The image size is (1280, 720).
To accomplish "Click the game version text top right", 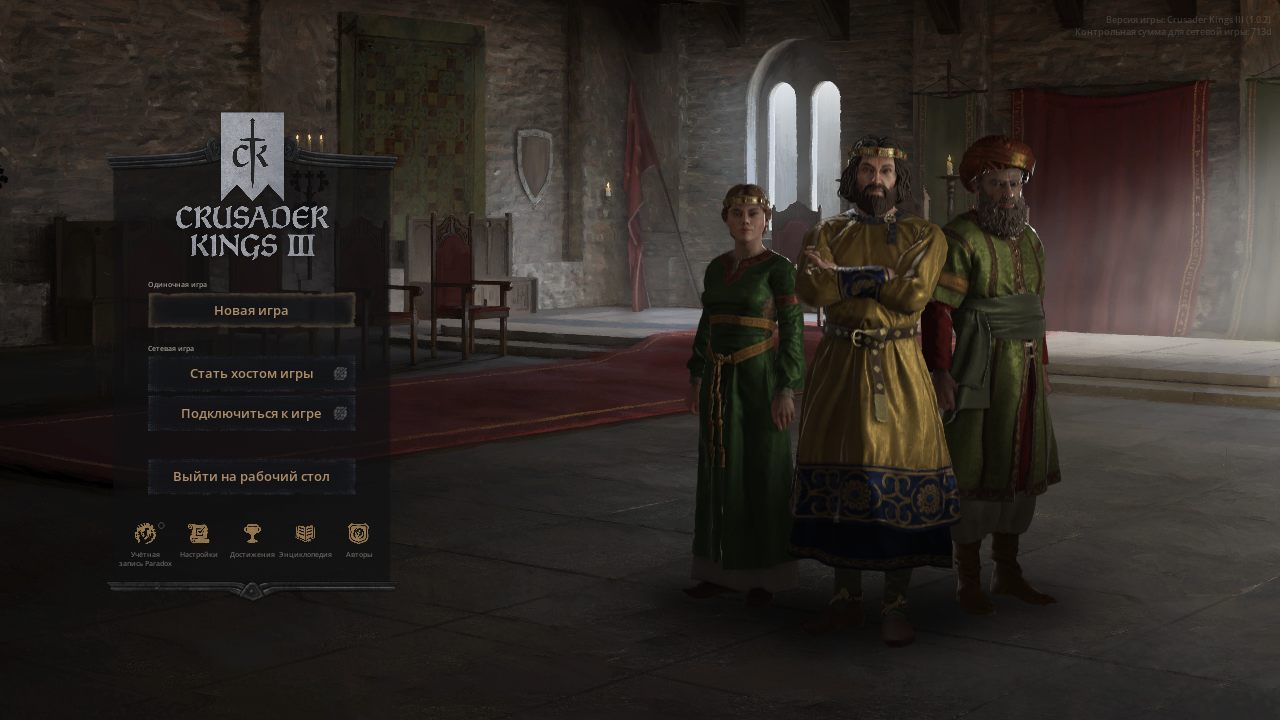I will (1188, 17).
